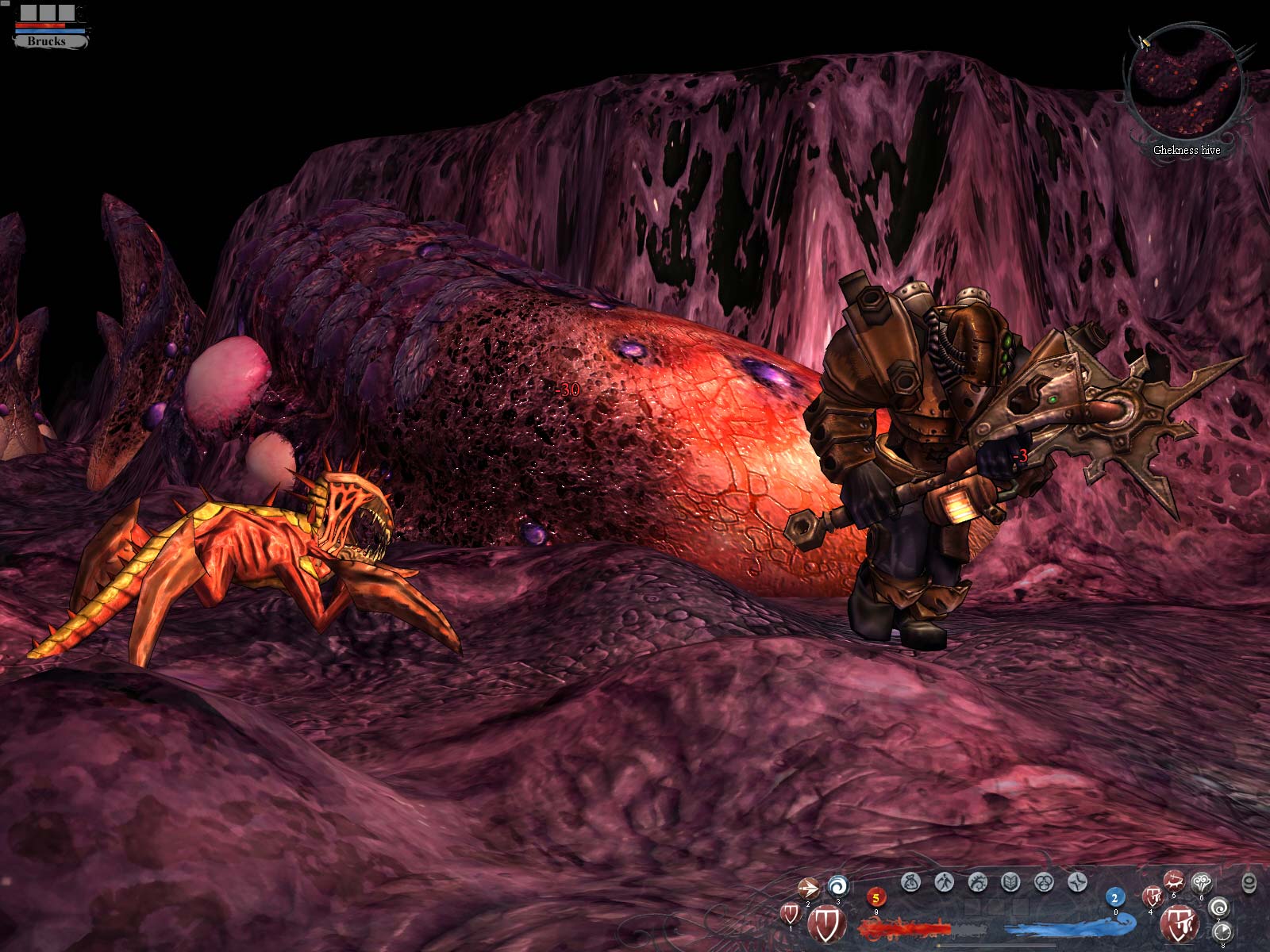Activate the grey cloud skill in slot 6
The height and width of the screenshot is (952, 1270).
click(1202, 882)
